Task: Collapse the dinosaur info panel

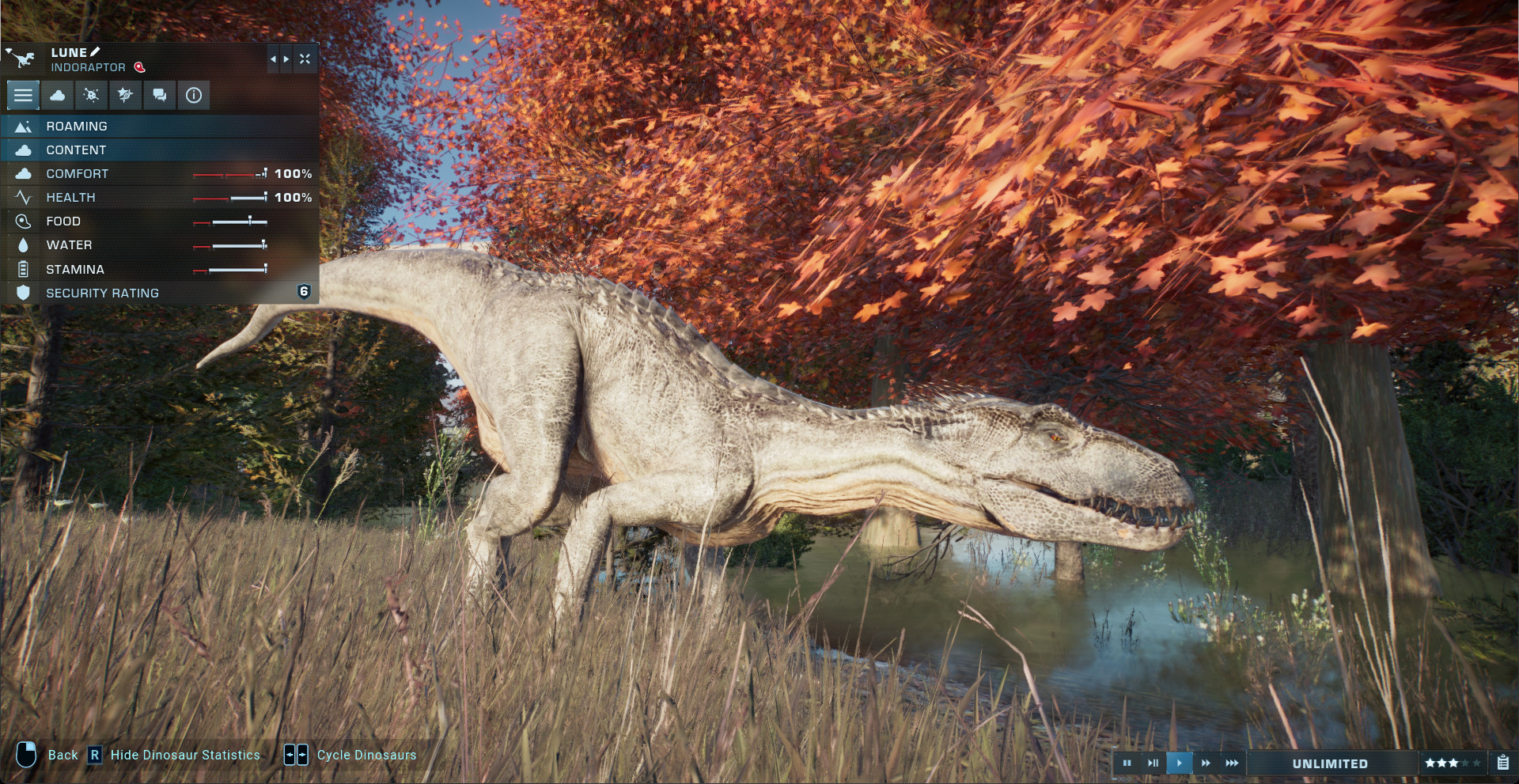Action: (x=305, y=59)
